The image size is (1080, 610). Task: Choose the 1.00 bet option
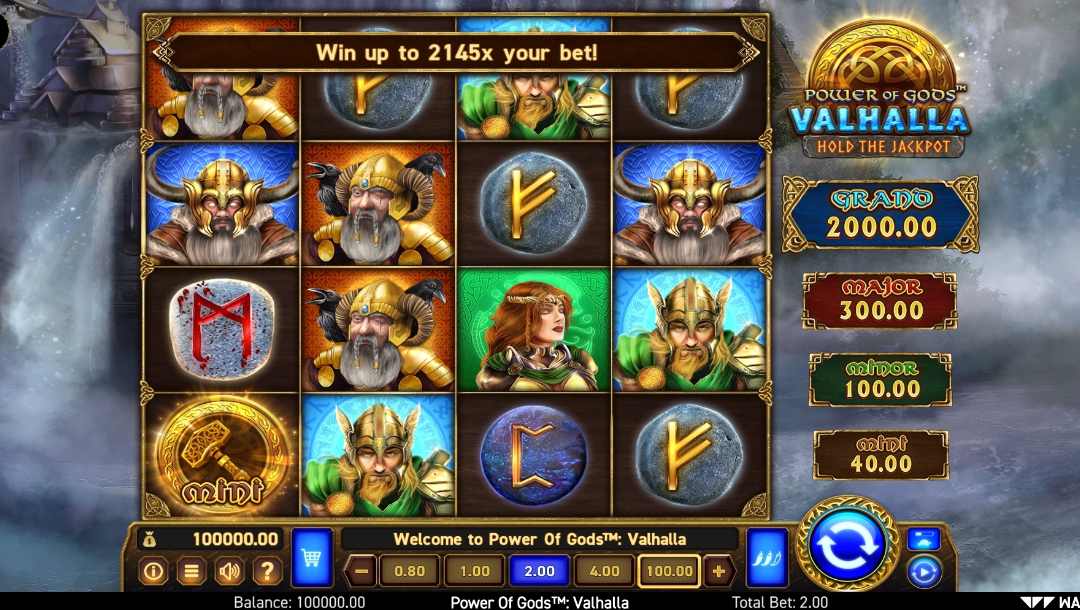pos(474,572)
